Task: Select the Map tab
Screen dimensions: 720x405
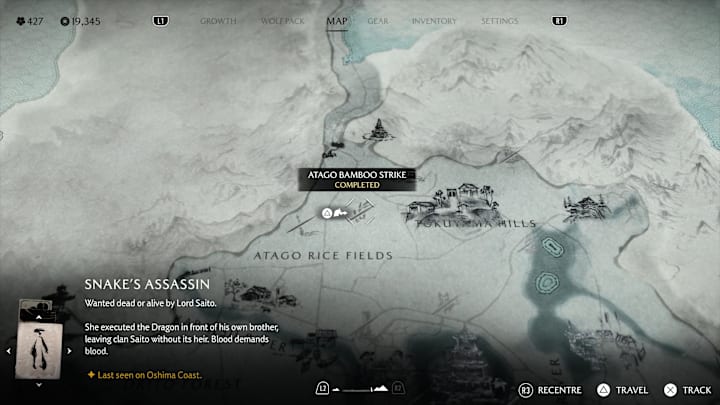Action: (x=337, y=20)
